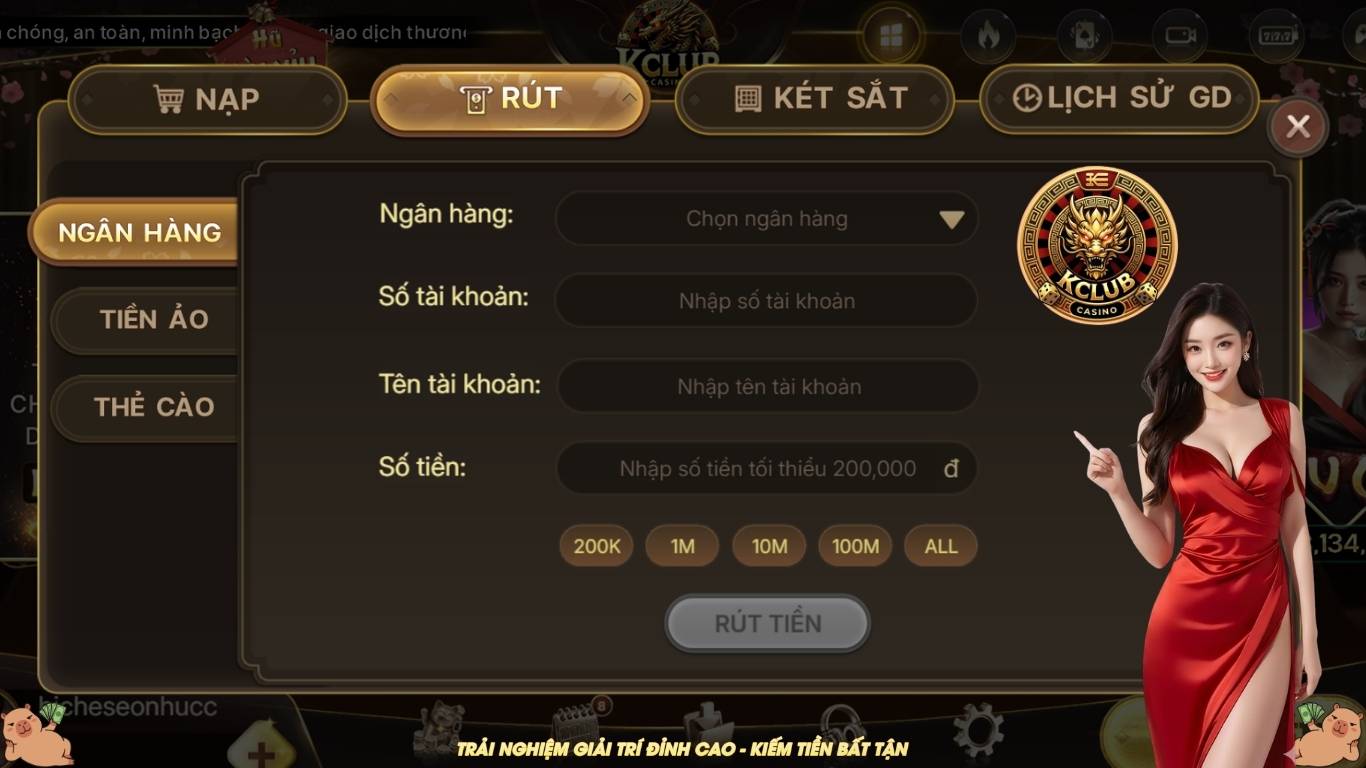
Task: Open the LỊCH SỬ GD tab
Action: pos(1119,97)
